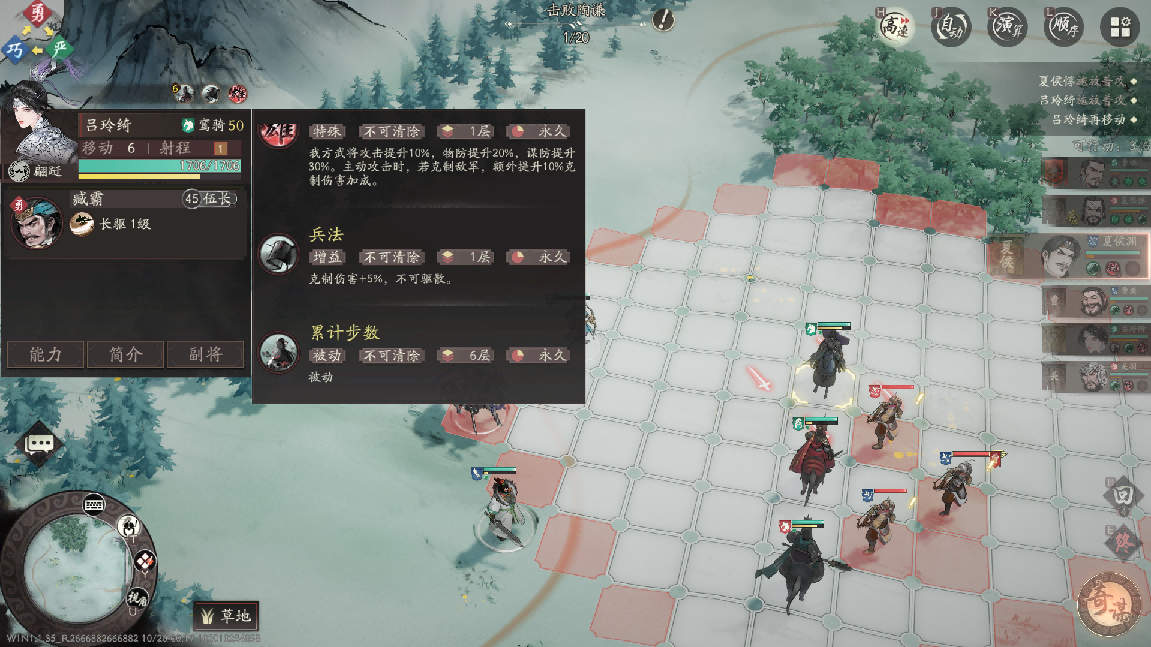
Task: Select the 兵法 buff icon
Action: click(x=279, y=255)
